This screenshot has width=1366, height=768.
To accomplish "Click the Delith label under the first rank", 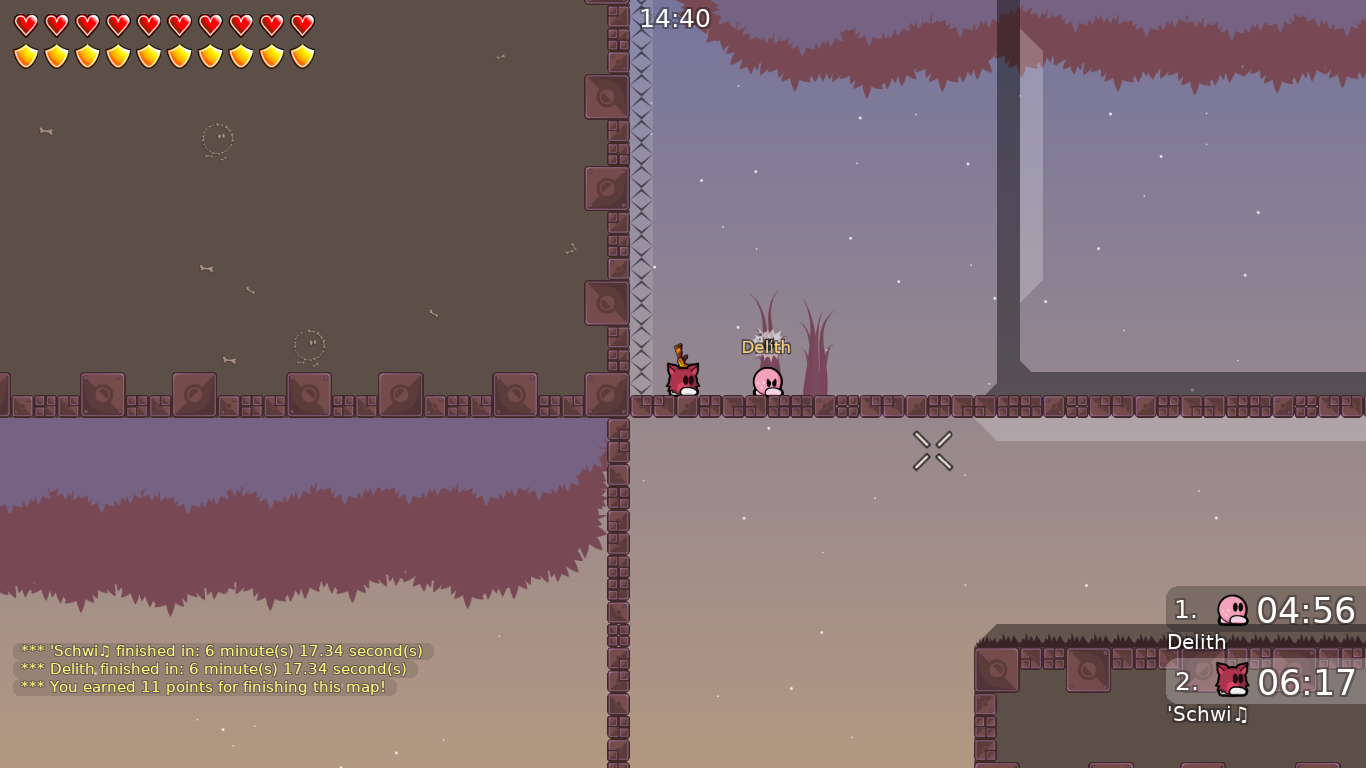I will [x=1196, y=642].
